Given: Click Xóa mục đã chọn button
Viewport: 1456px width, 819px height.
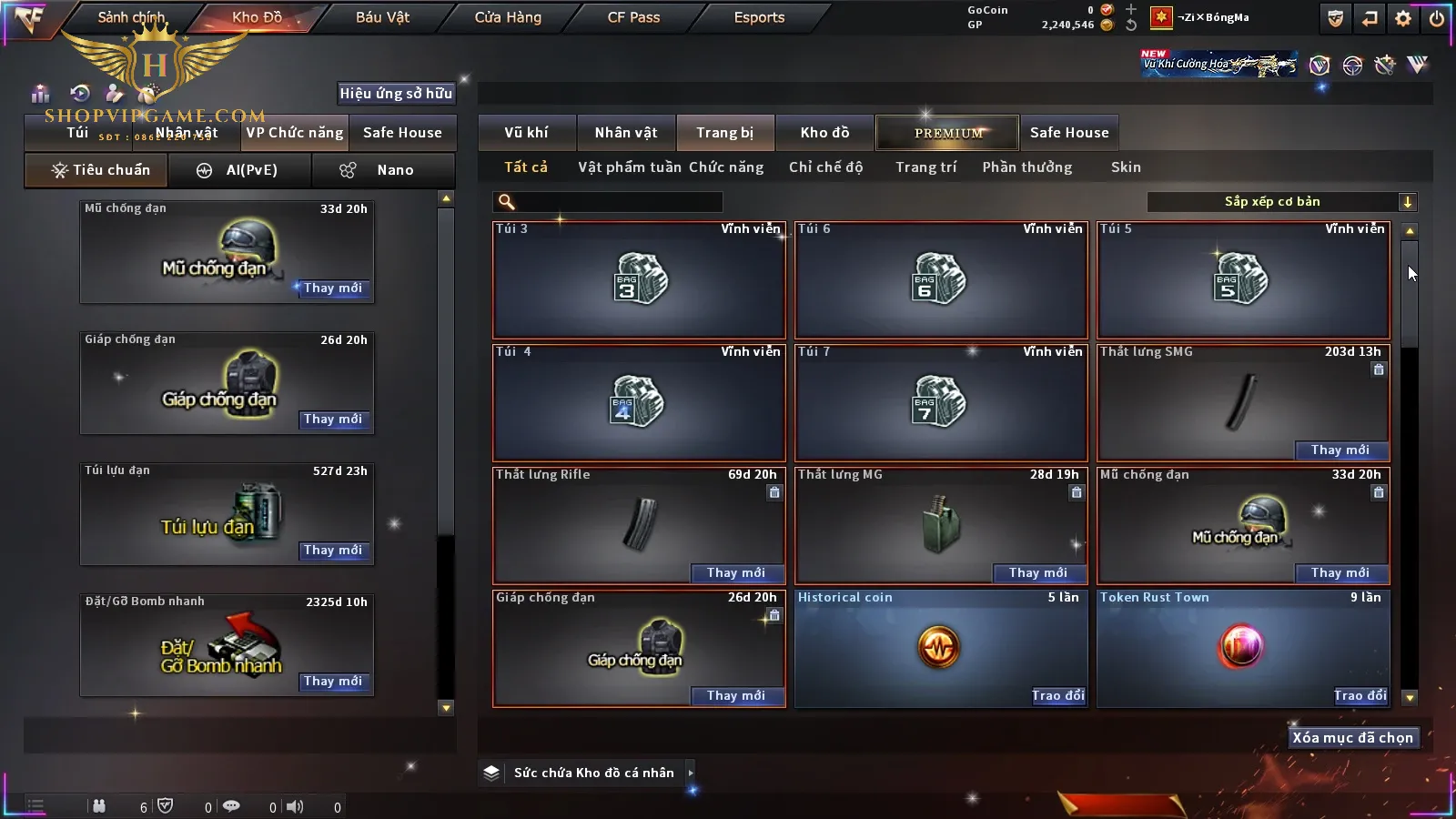Looking at the screenshot, I should (x=1352, y=738).
